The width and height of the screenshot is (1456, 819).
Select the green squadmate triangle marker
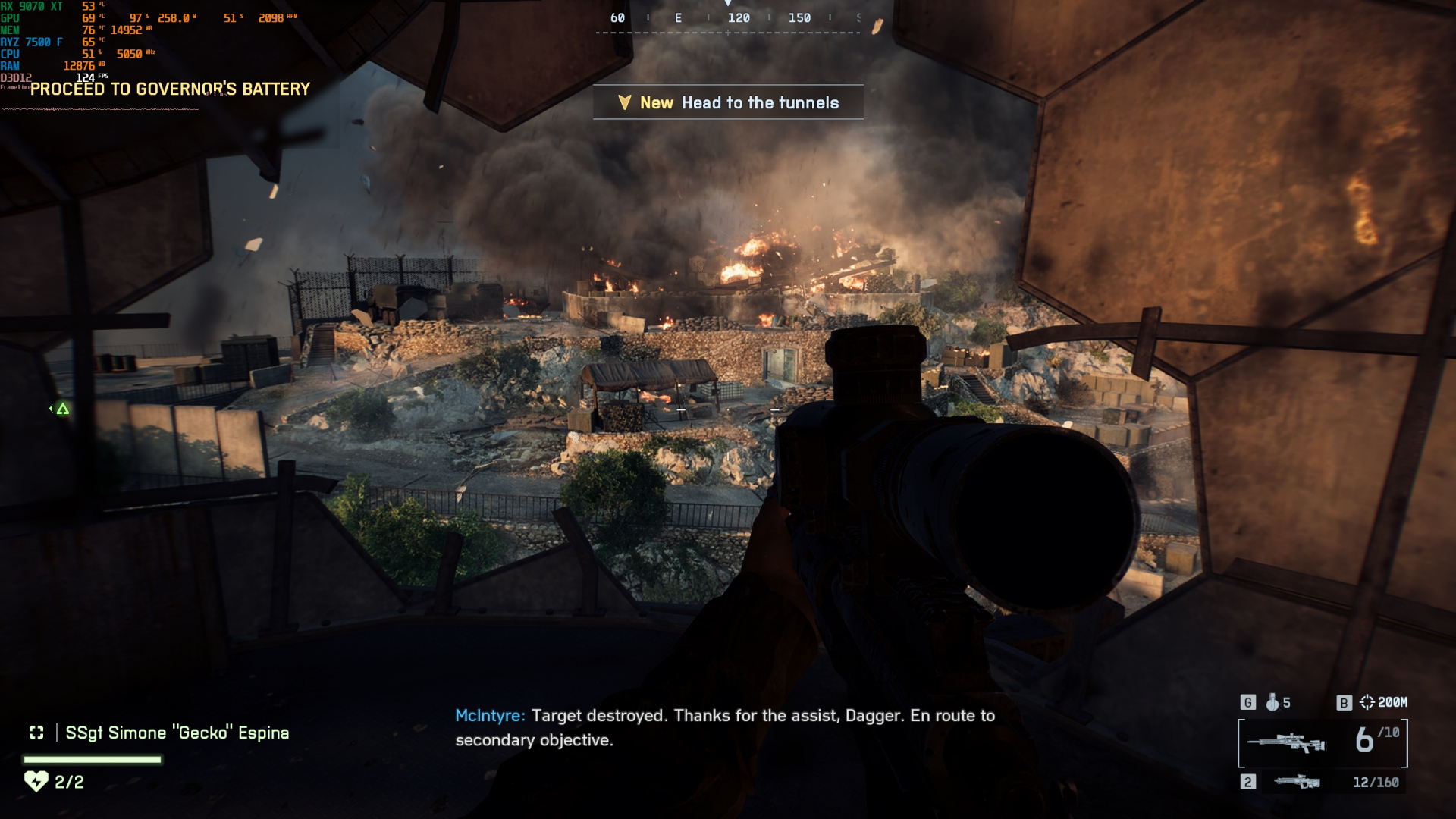[63, 409]
